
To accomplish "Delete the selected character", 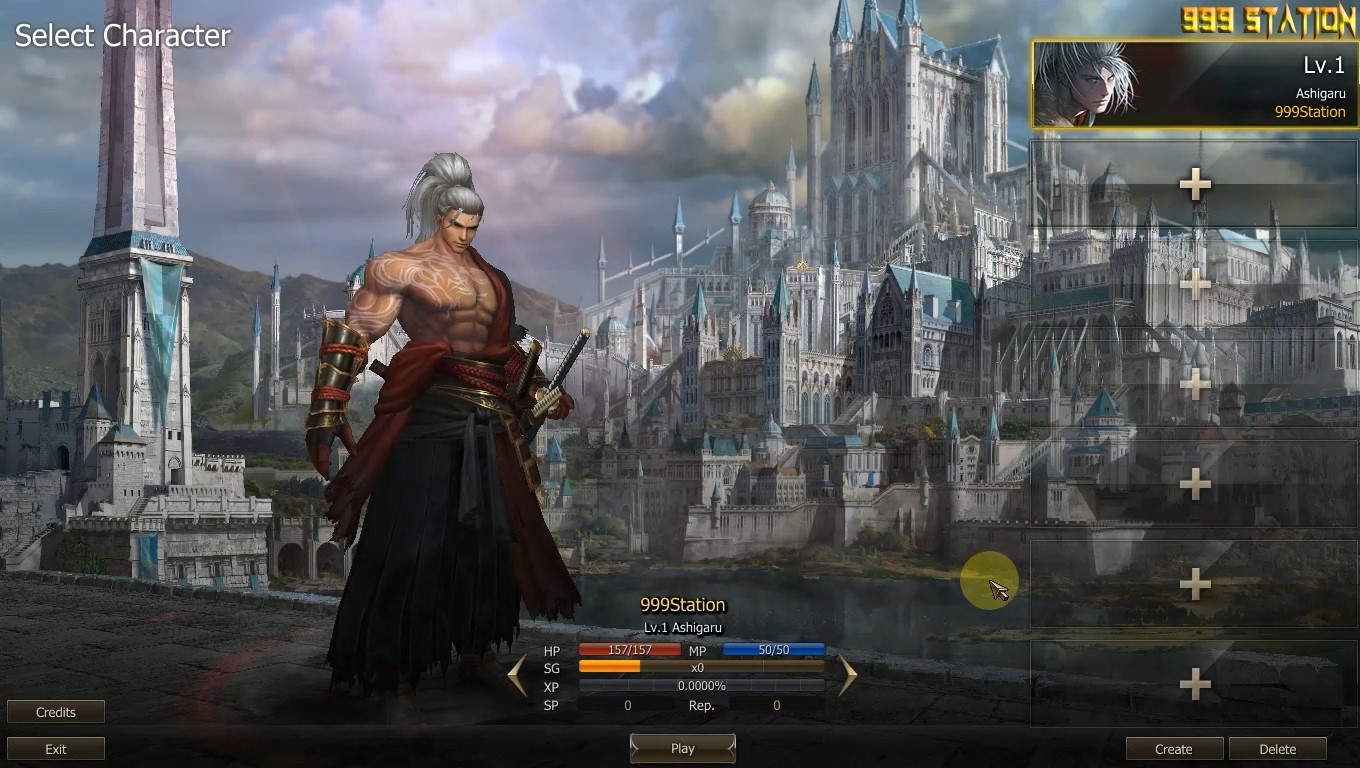I will (x=1277, y=749).
